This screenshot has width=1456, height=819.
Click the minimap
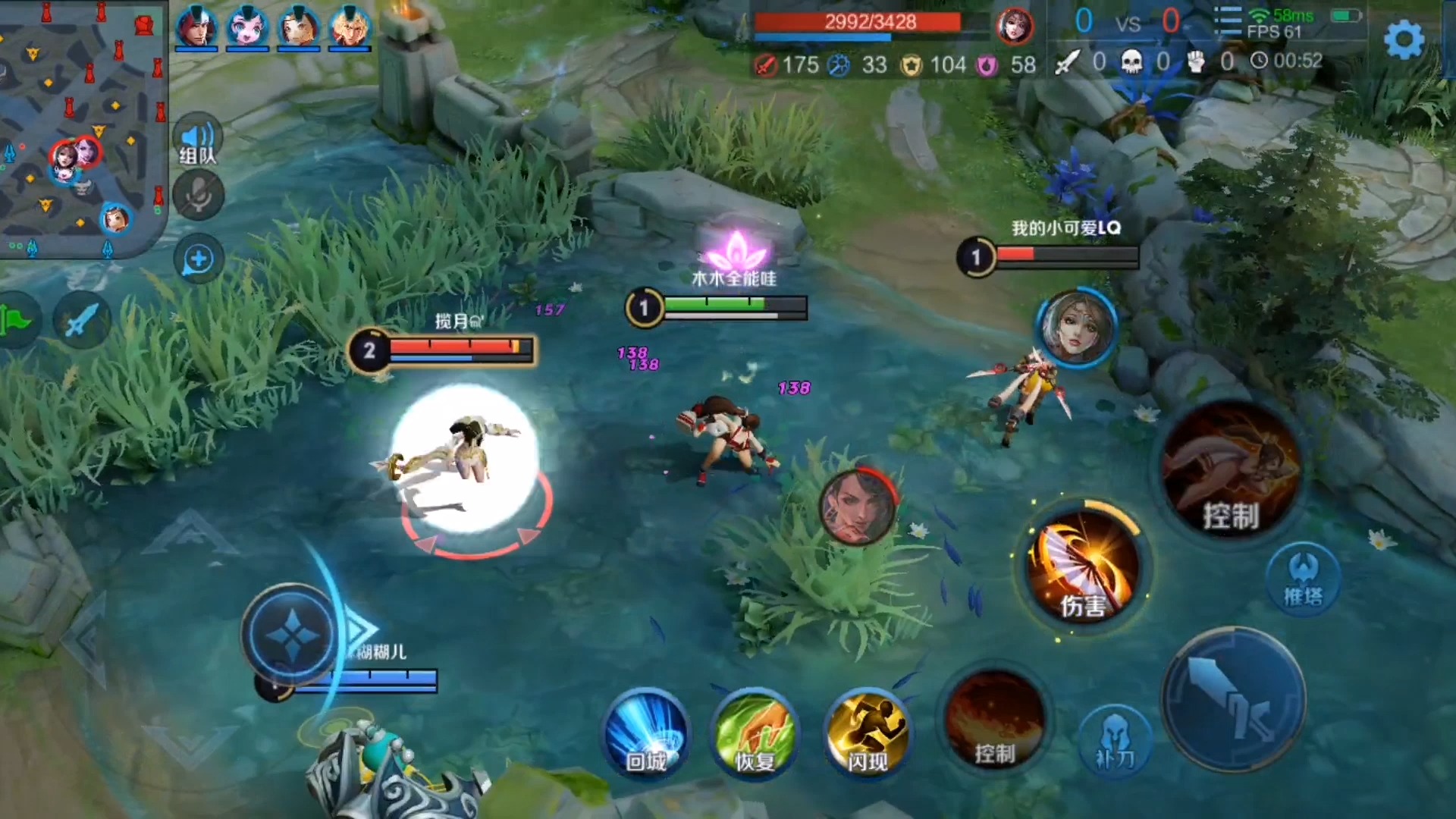coord(82,129)
